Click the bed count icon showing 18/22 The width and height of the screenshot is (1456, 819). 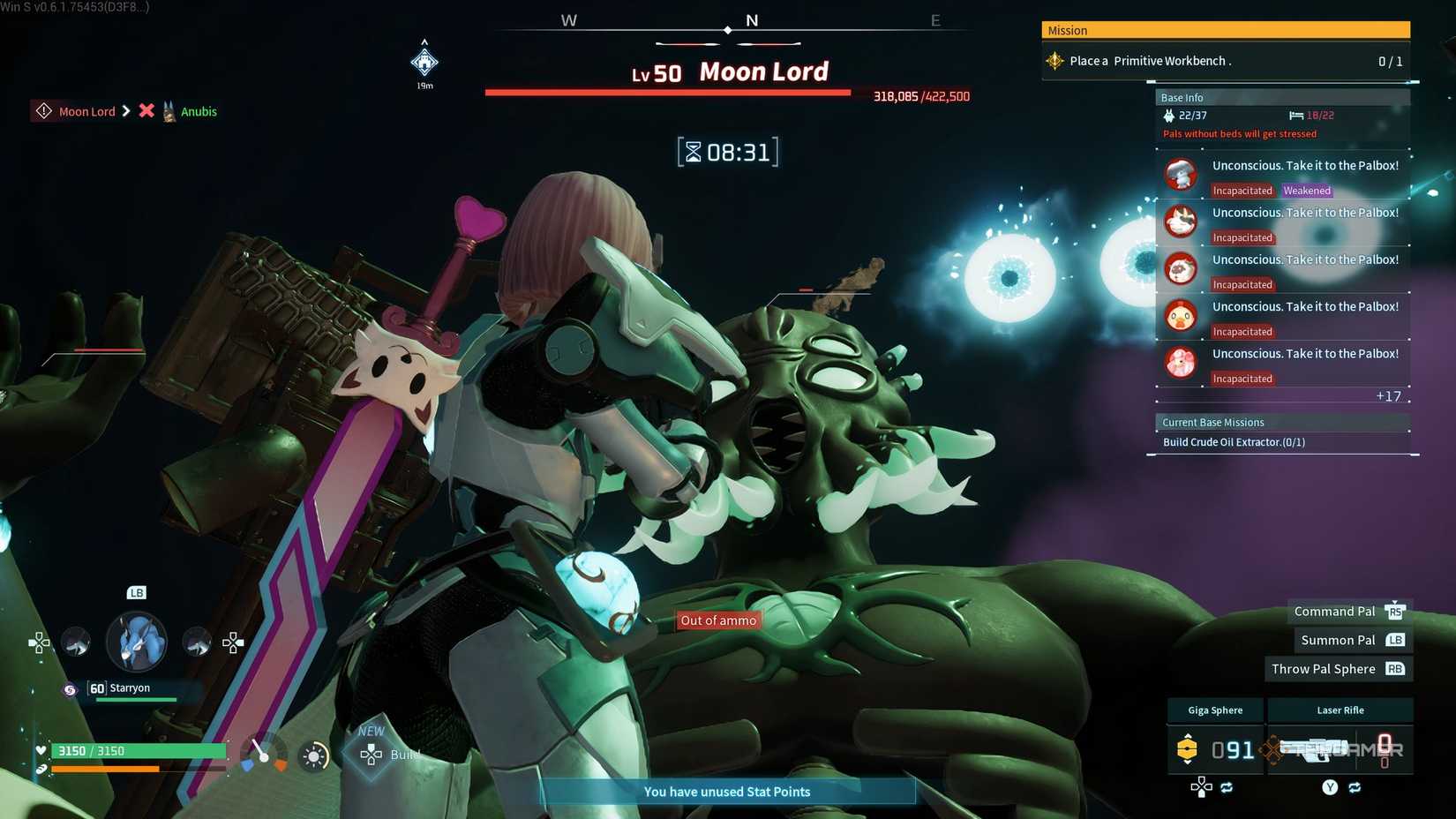click(1295, 116)
